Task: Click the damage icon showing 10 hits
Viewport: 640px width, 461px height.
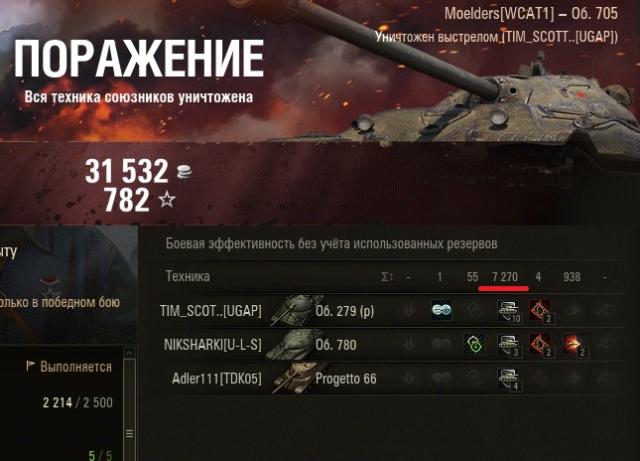Action: [x=508, y=311]
